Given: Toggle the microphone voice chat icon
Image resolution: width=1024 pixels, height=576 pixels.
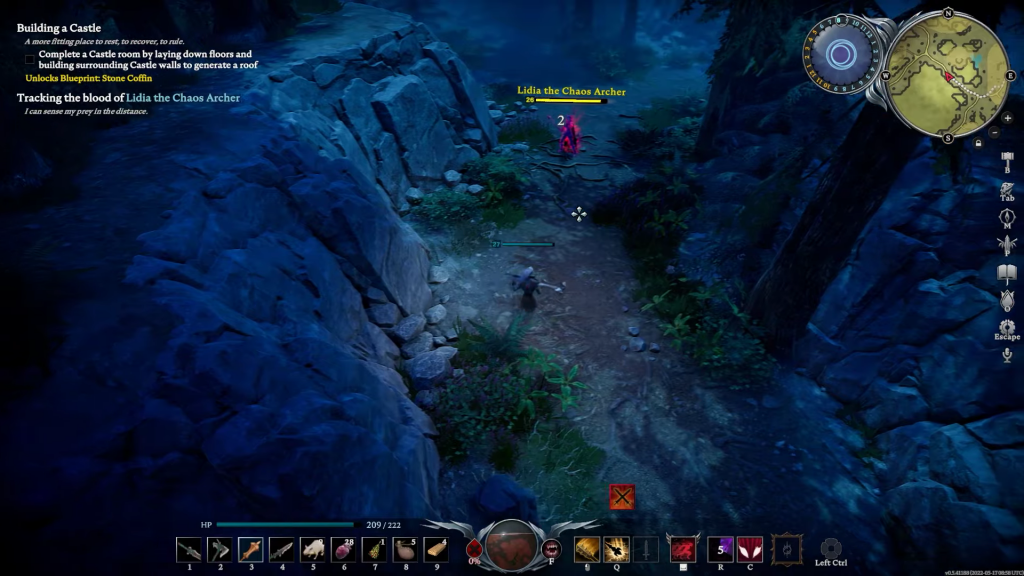Looking at the screenshot, I should [1007, 355].
